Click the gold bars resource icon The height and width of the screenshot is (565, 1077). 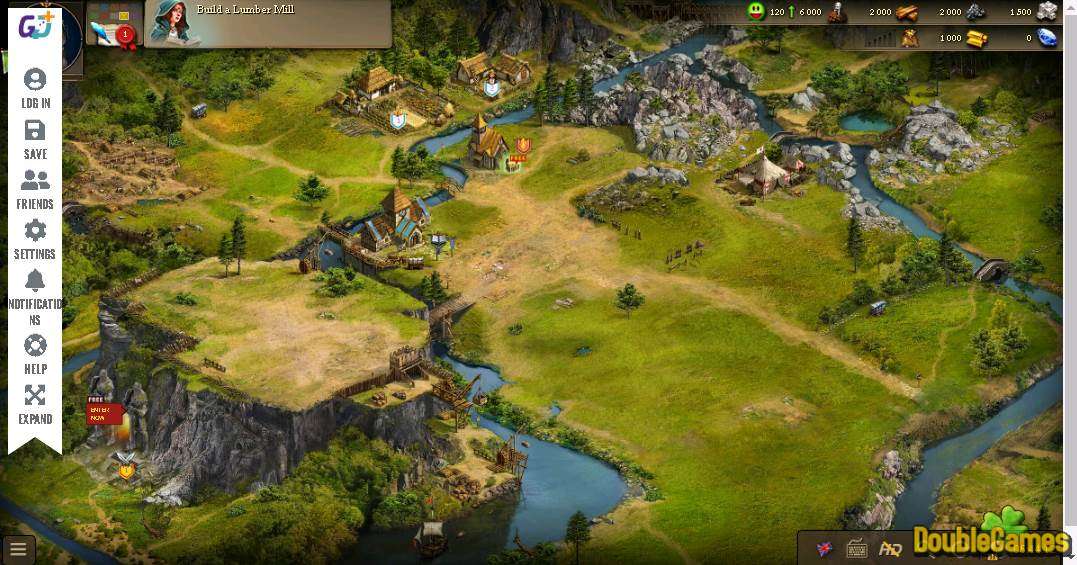point(976,38)
